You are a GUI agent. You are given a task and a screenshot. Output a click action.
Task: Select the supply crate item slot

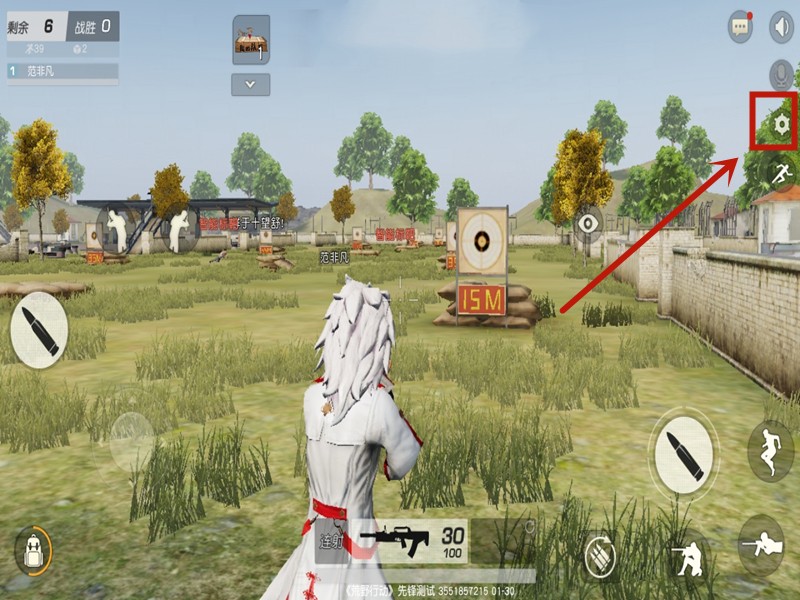(x=251, y=40)
